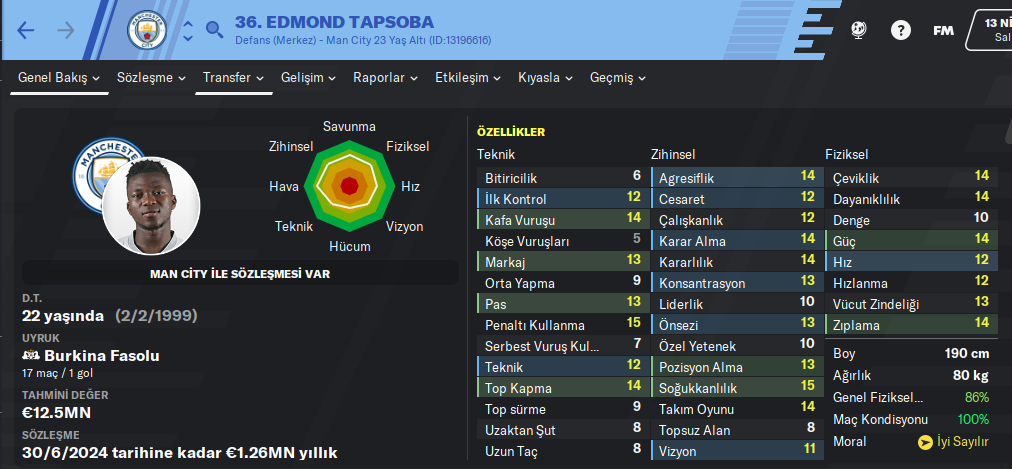The image size is (1012, 469).
Task: Go back with the left arrow button
Action: (x=26, y=30)
